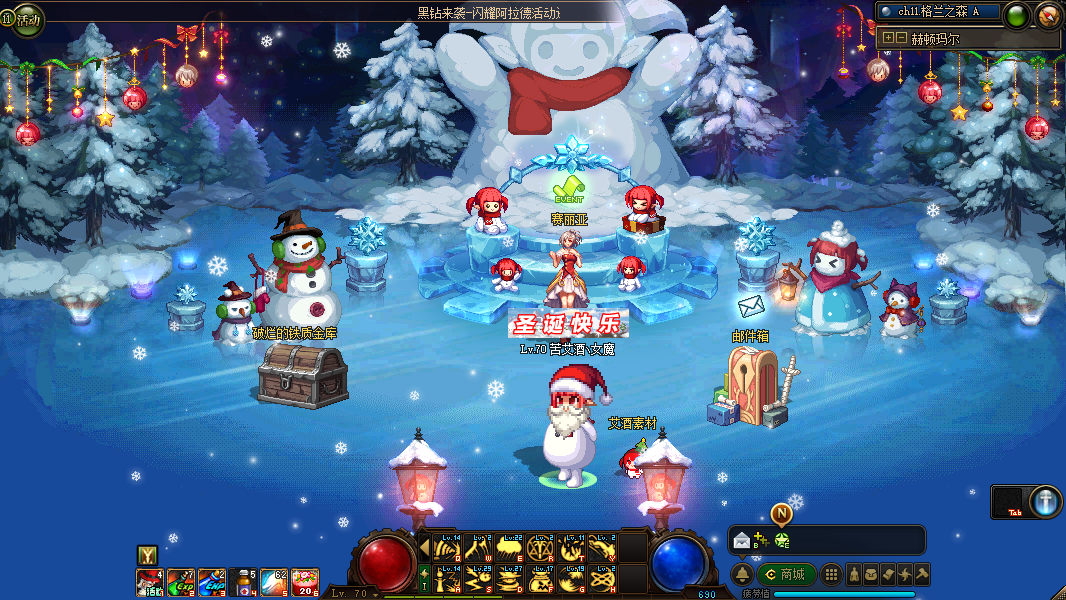Click the green orb channel button
Image resolution: width=1066 pixels, height=600 pixels.
click(x=1017, y=15)
